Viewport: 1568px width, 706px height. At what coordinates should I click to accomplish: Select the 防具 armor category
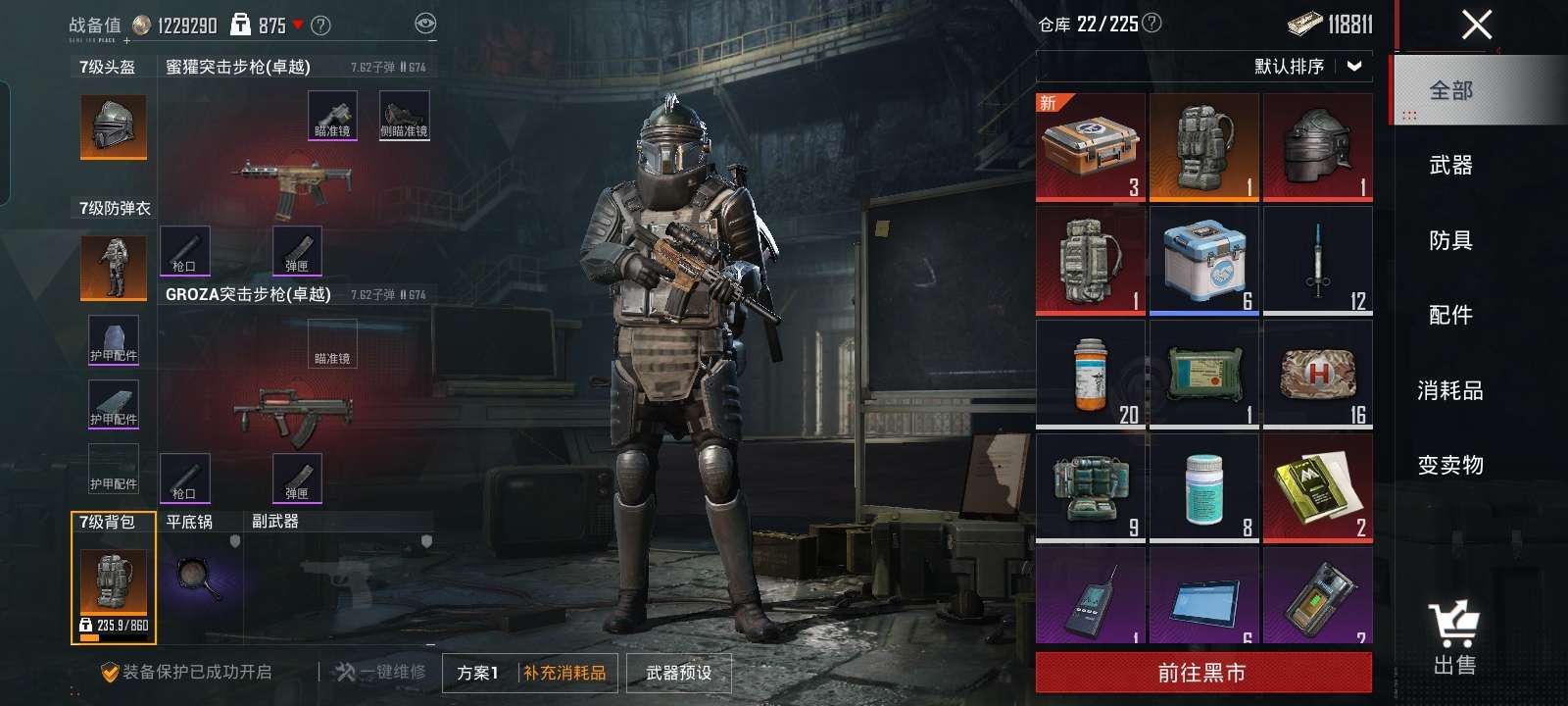[x=1450, y=240]
